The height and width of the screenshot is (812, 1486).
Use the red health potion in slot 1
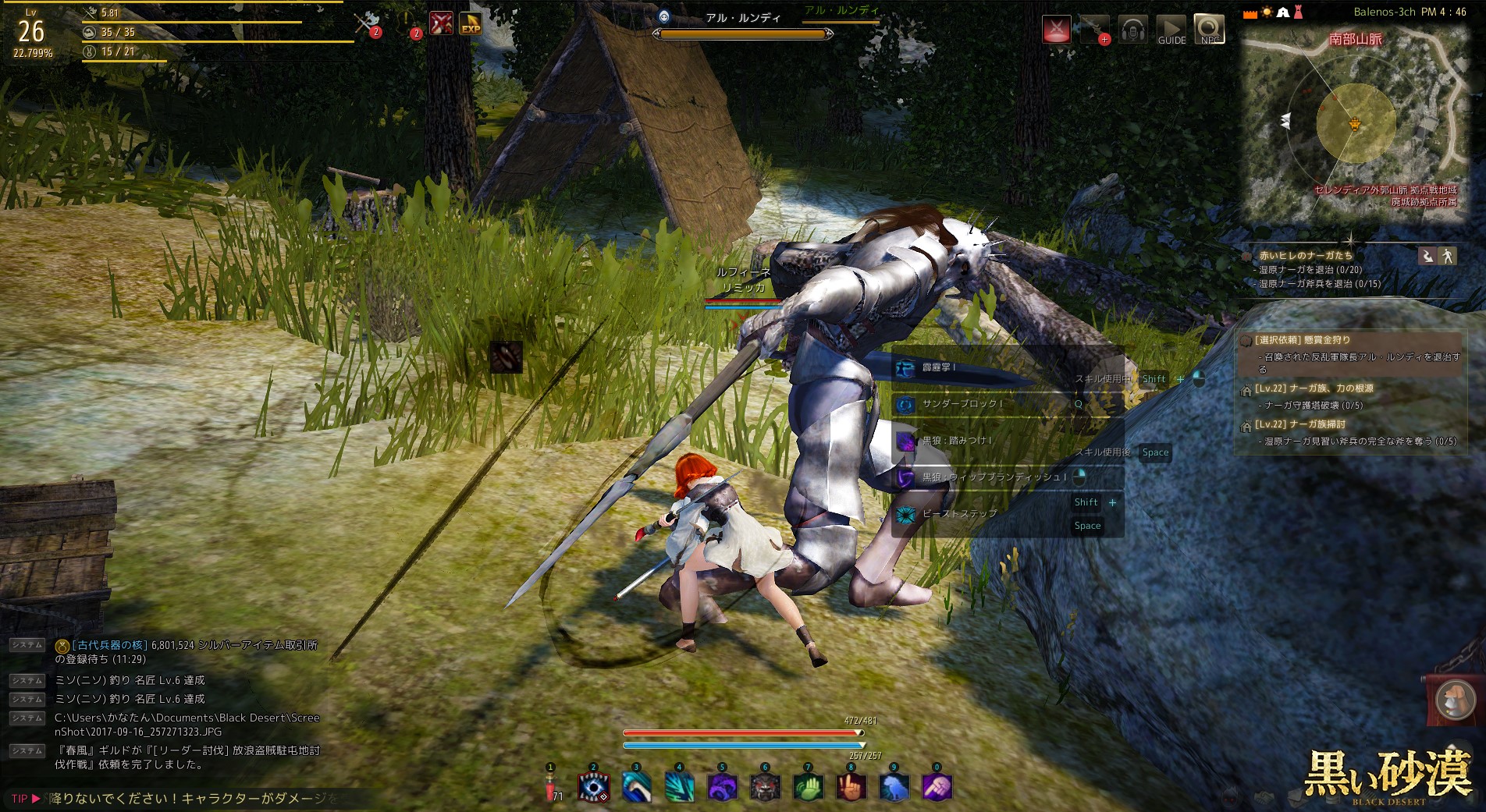[x=550, y=788]
